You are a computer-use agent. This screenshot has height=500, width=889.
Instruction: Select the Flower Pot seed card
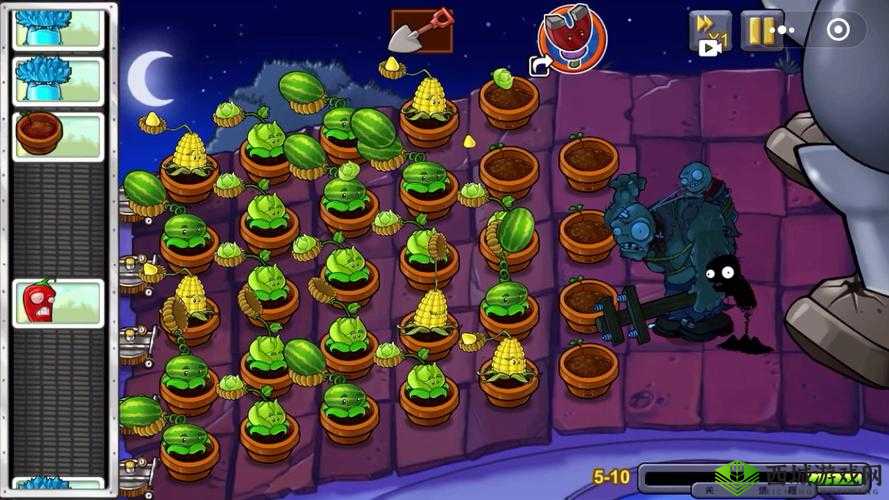(x=59, y=135)
